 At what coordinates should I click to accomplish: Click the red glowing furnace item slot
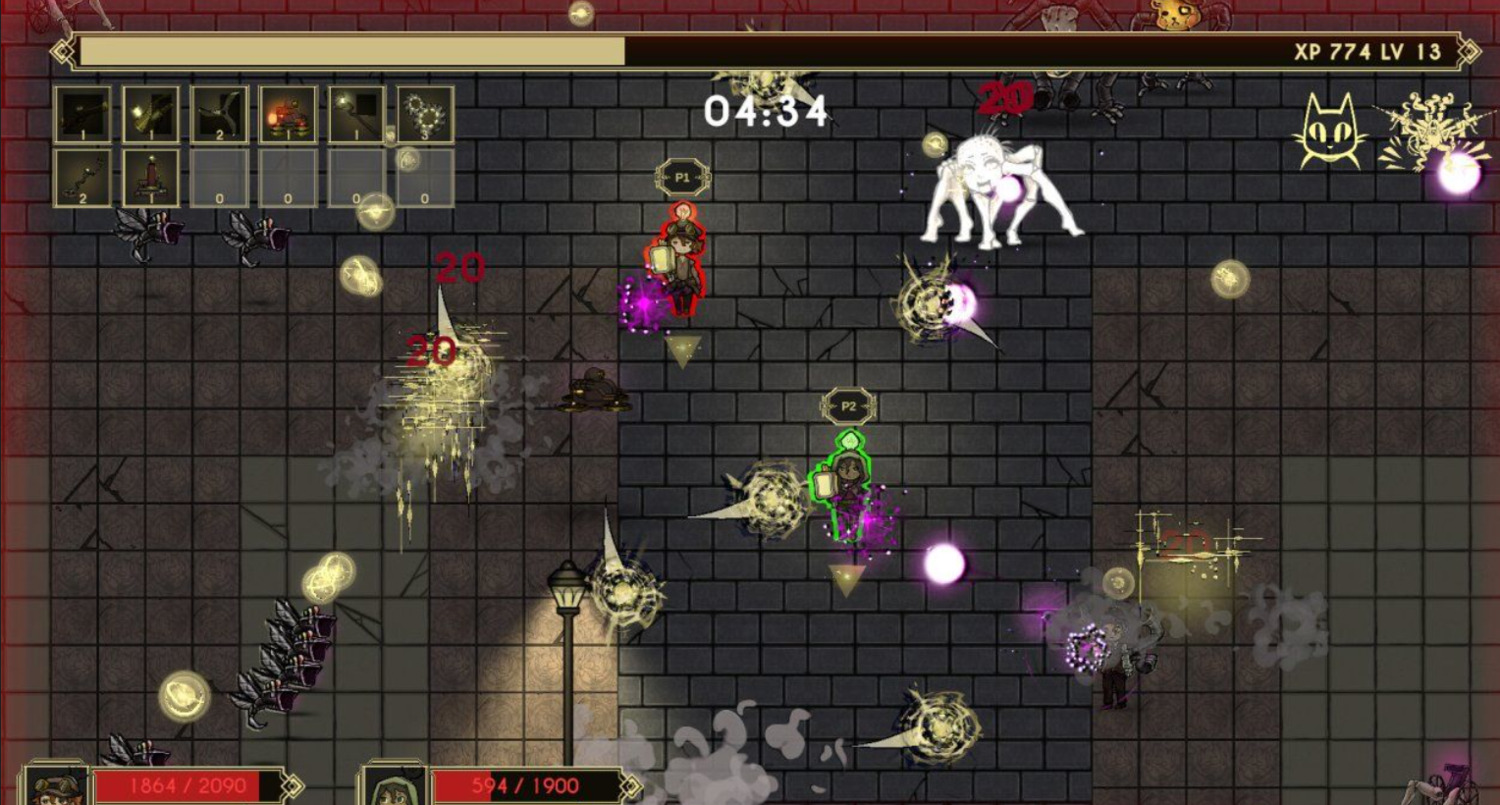(x=288, y=114)
